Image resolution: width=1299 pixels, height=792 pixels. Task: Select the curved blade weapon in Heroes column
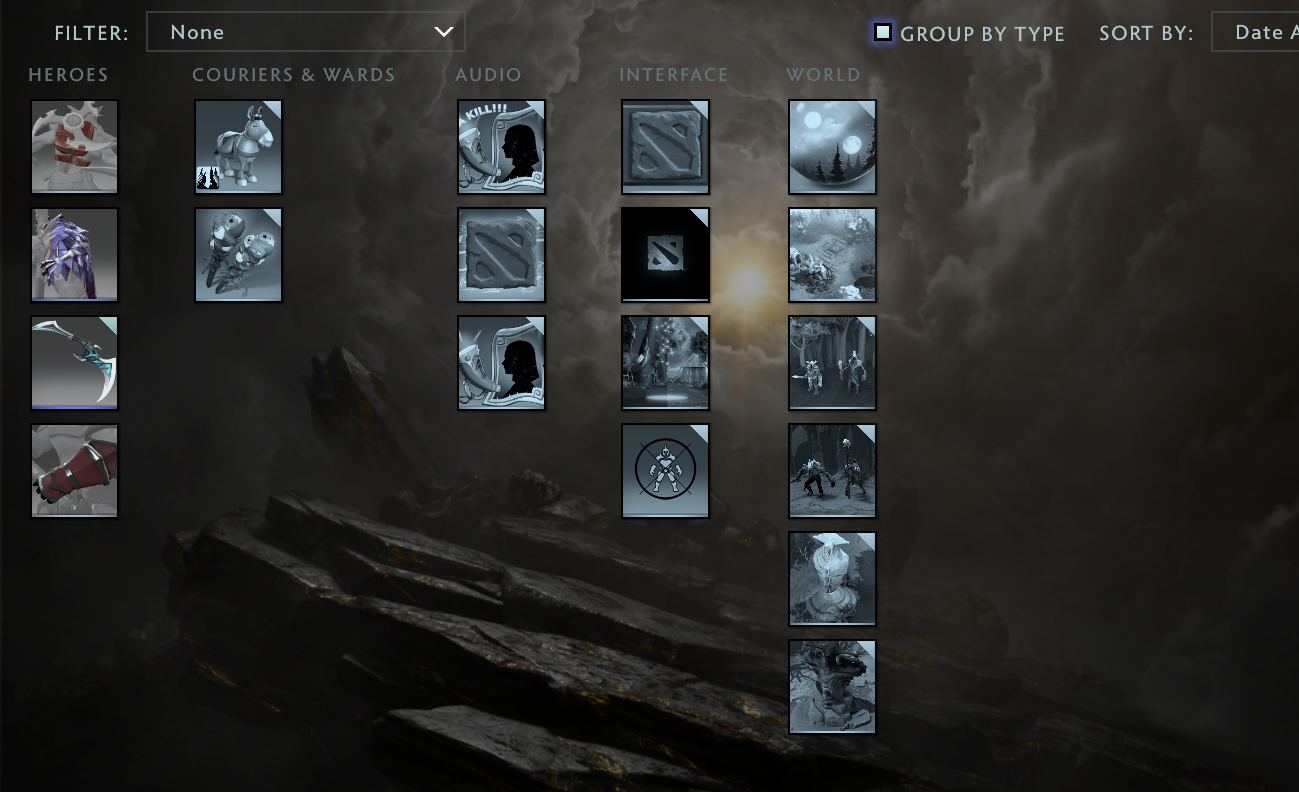tap(74, 362)
